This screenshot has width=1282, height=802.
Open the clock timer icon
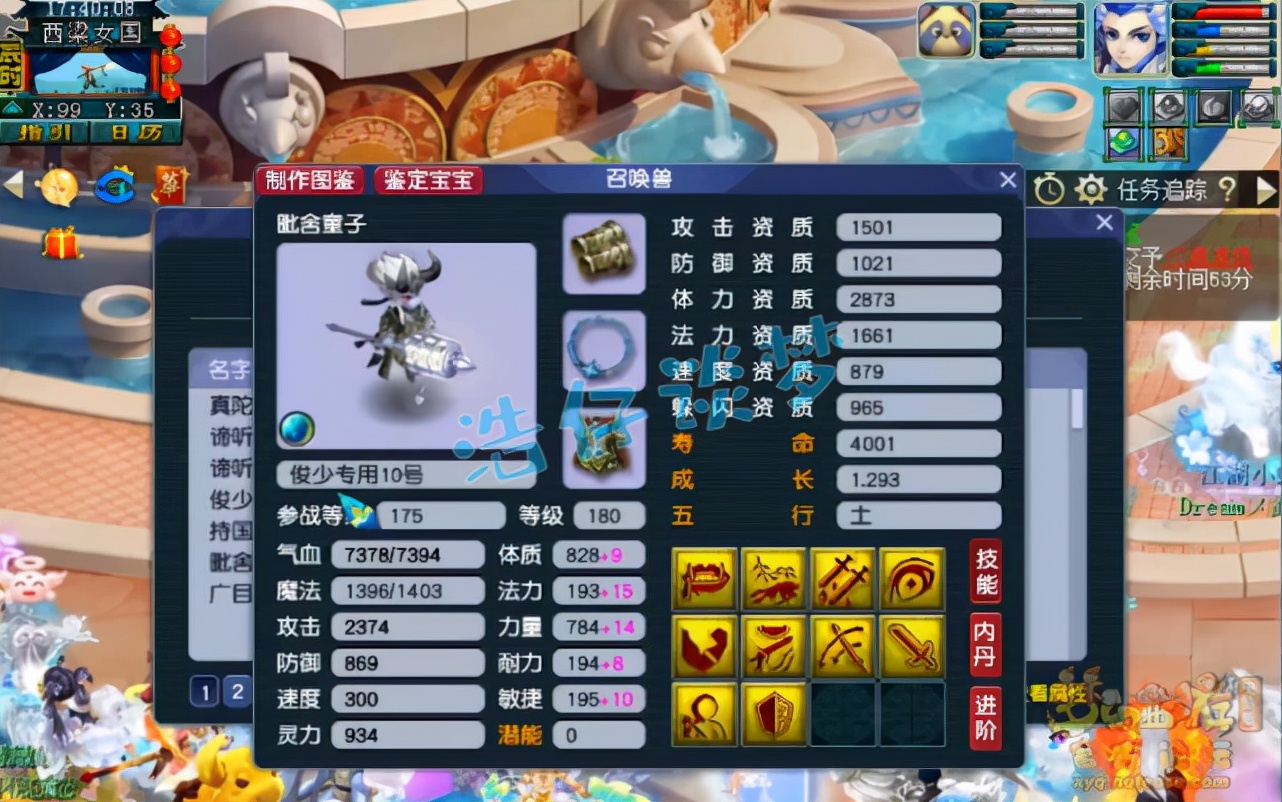1048,189
